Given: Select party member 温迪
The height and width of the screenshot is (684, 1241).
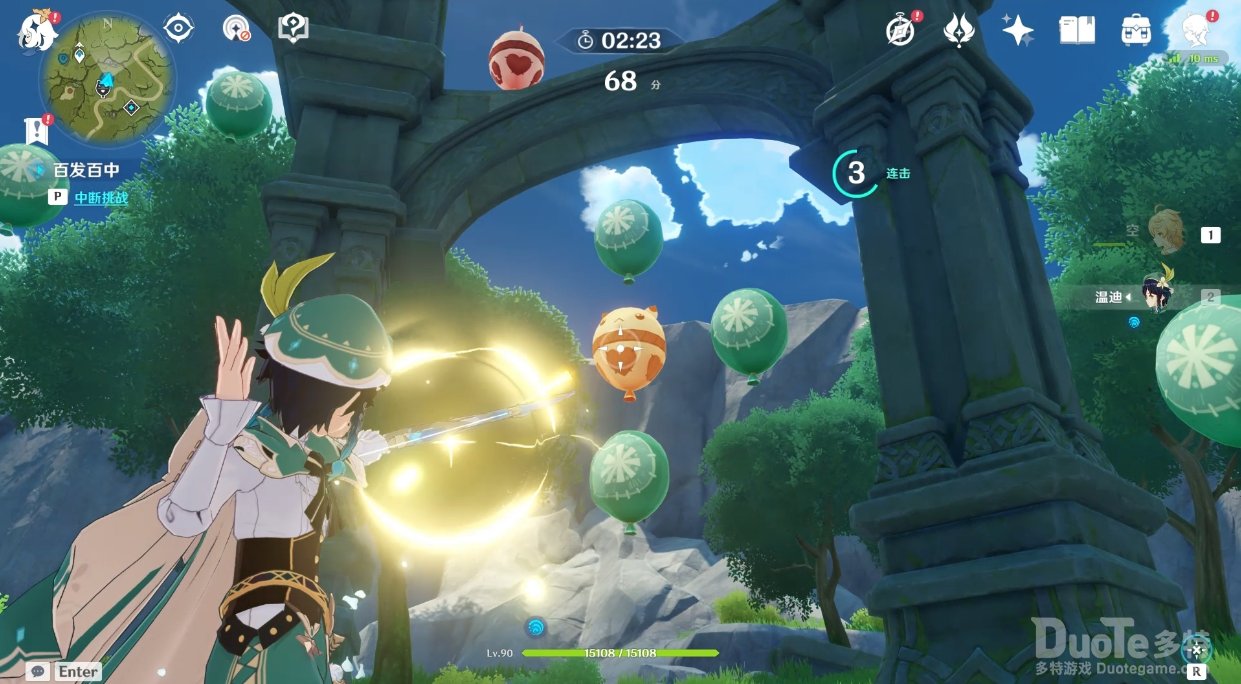Looking at the screenshot, I should click(x=1160, y=295).
